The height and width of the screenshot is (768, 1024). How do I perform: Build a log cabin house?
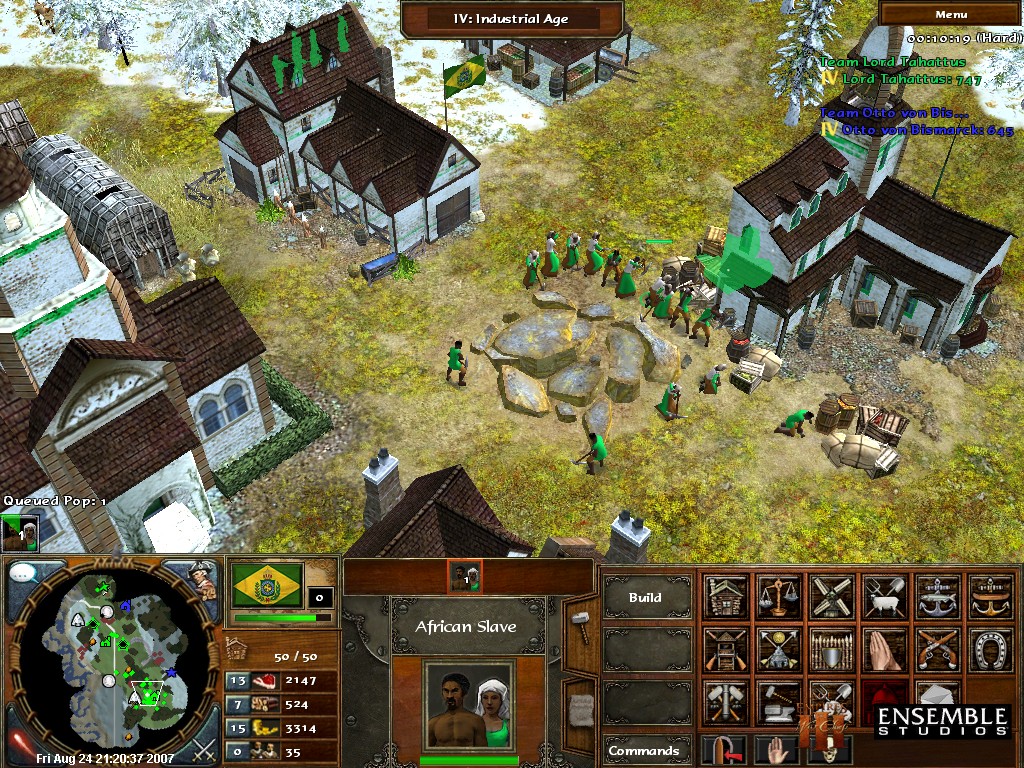[726, 597]
